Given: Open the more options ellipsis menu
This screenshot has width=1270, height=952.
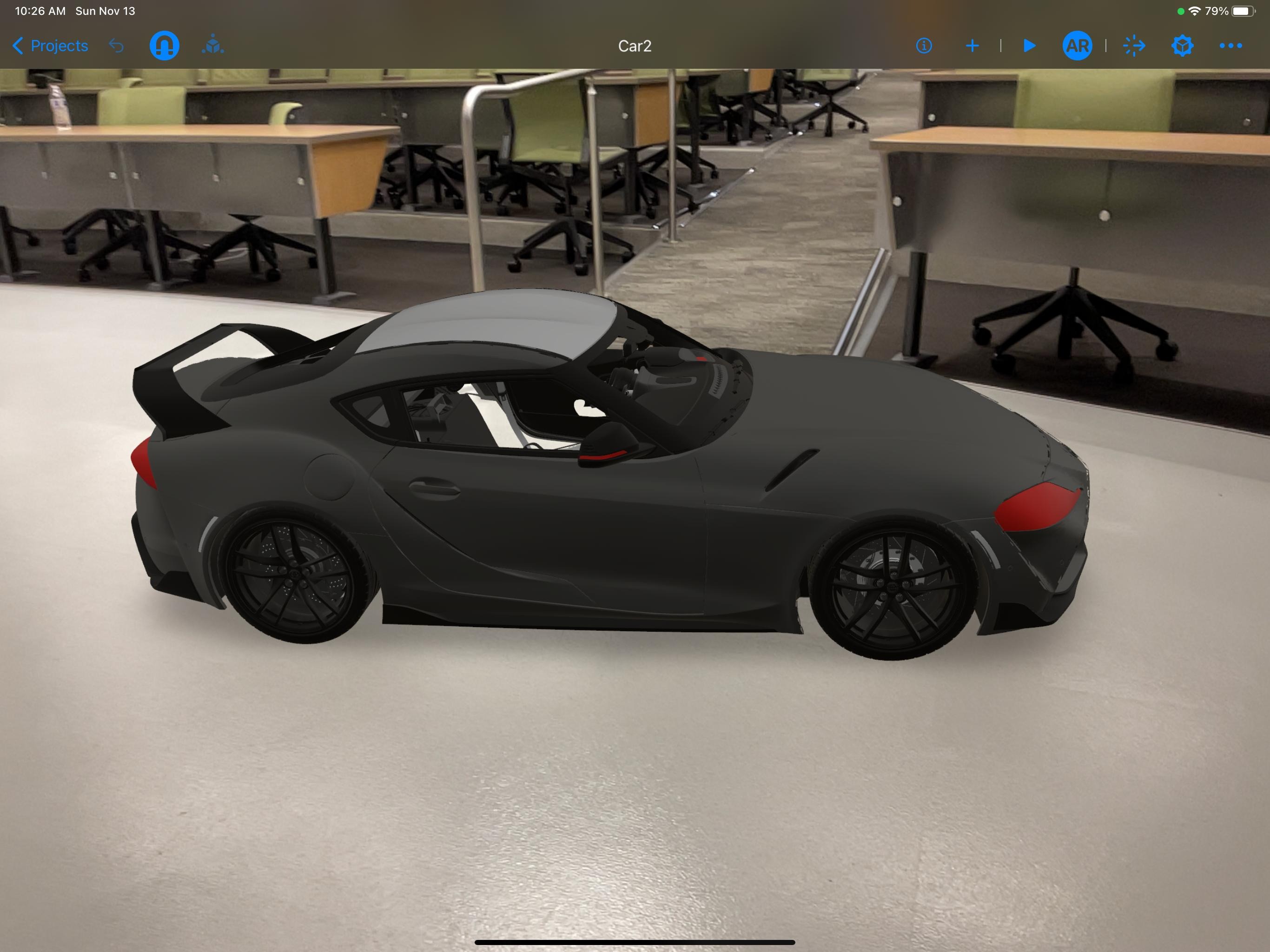Looking at the screenshot, I should [x=1230, y=46].
